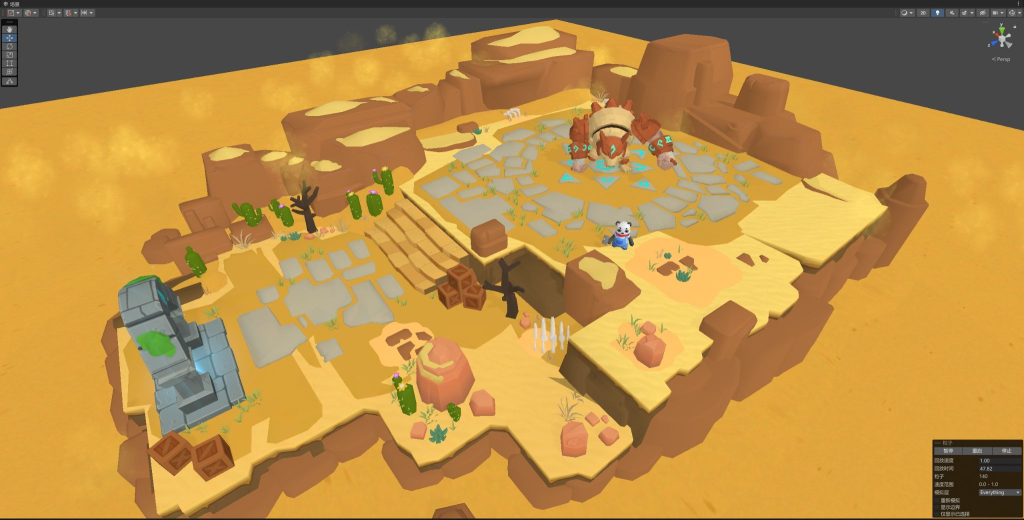The image size is (1024, 520).
Task: Open the Everything simulation layers dropdown
Action: tap(999, 492)
